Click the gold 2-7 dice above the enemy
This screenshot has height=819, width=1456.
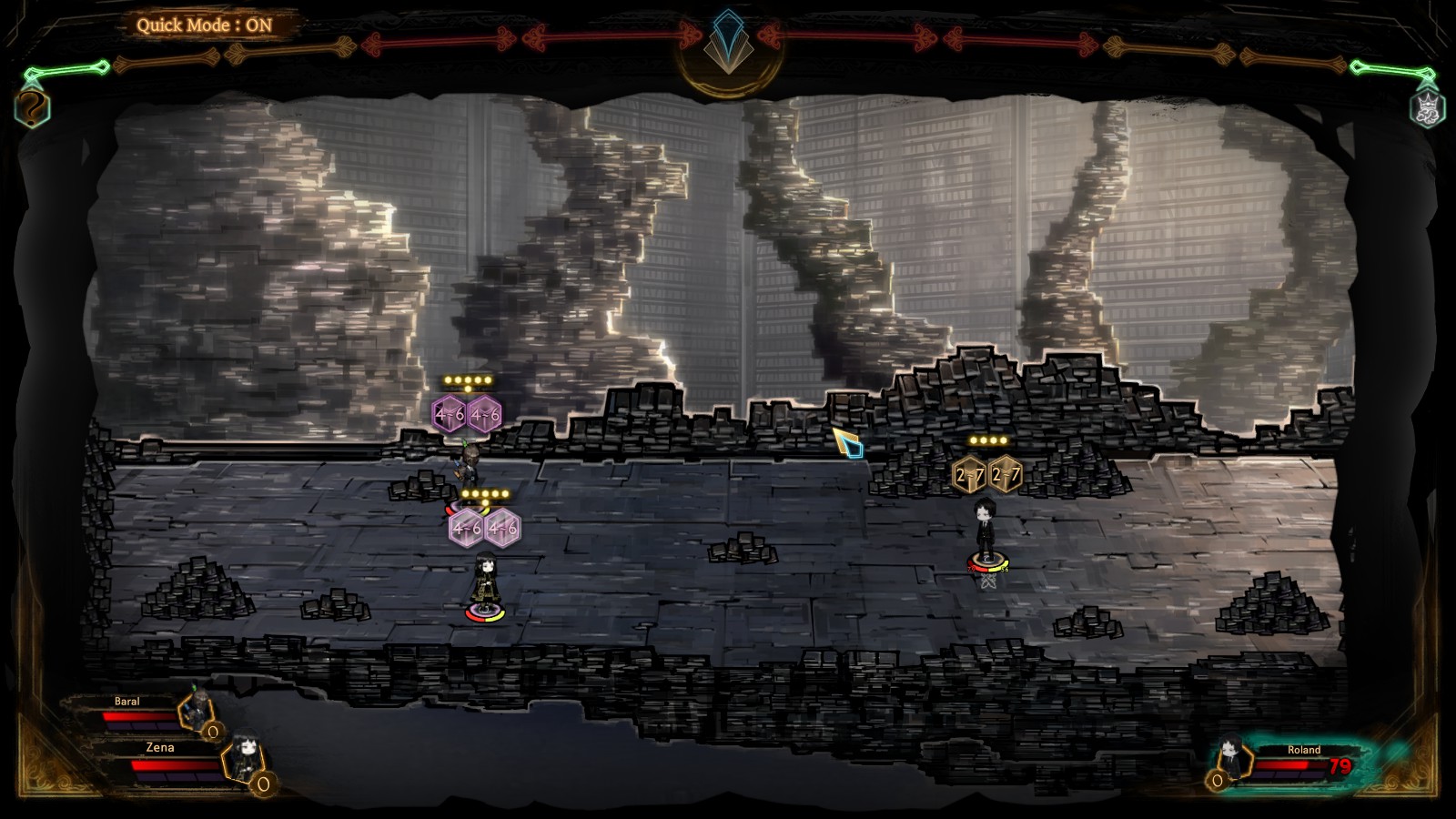(988, 472)
